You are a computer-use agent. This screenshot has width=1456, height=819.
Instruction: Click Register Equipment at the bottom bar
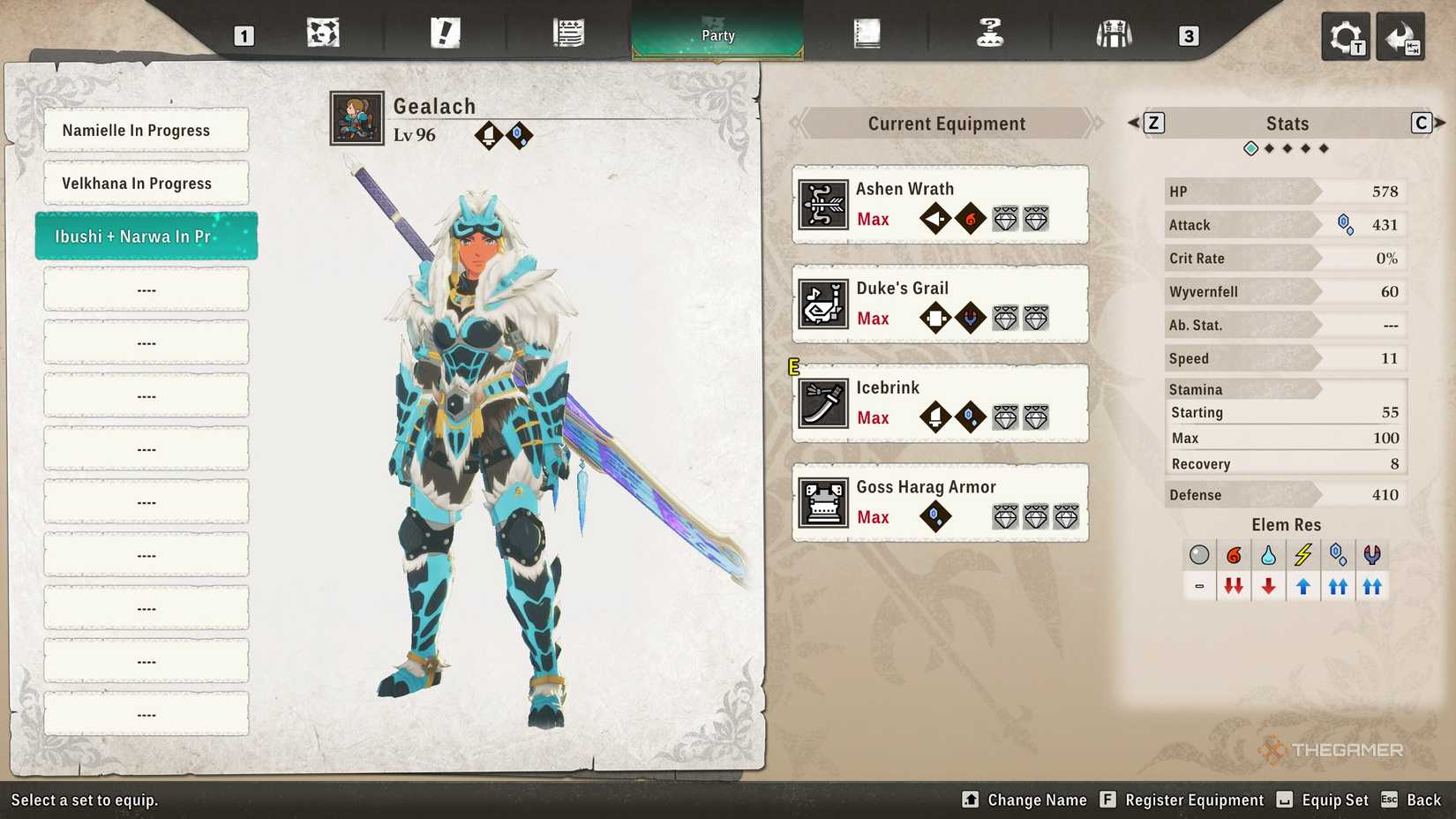point(1196,800)
